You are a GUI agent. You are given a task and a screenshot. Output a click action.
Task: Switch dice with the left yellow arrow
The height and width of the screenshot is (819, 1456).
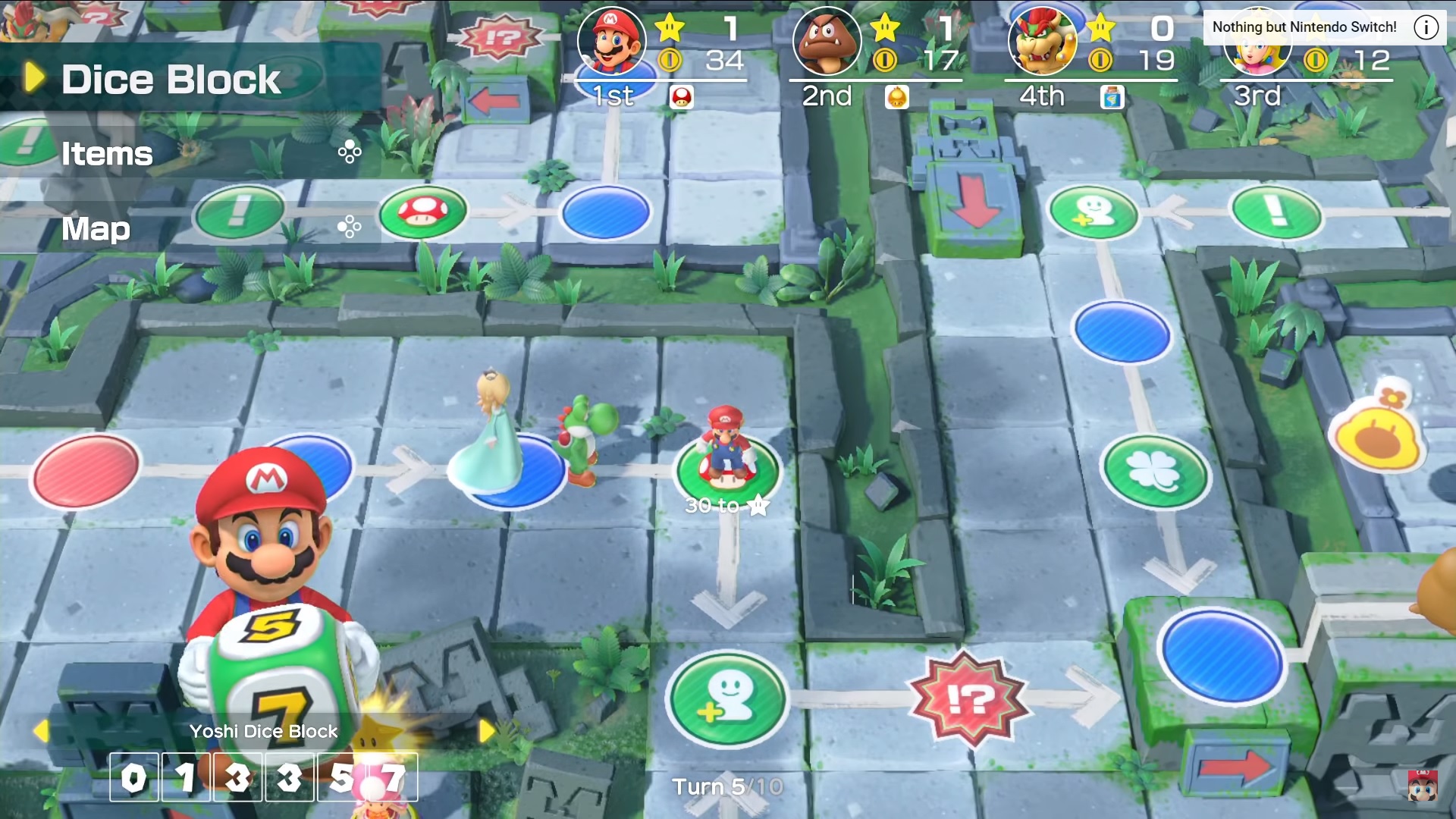tap(41, 731)
